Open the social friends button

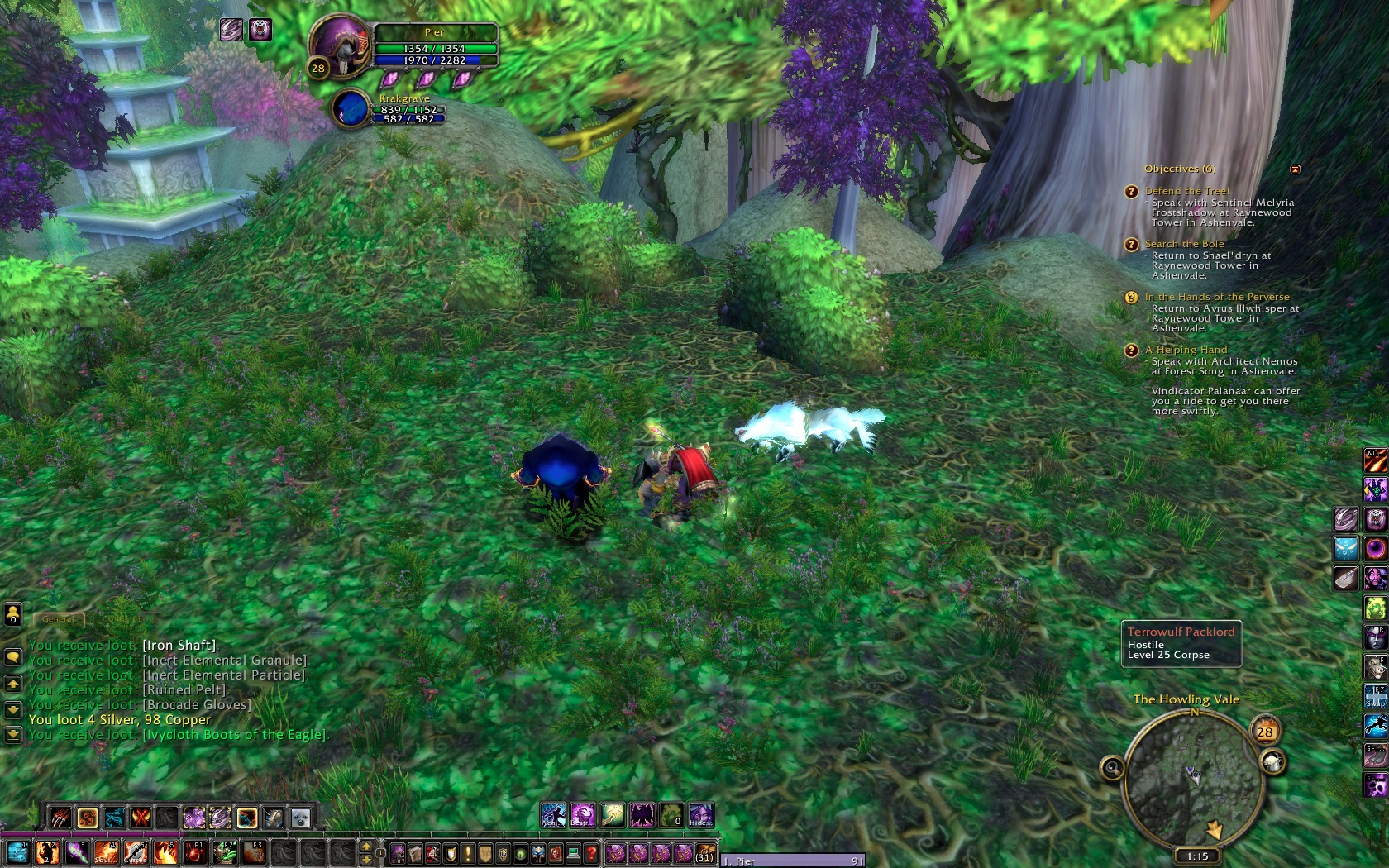(x=12, y=614)
